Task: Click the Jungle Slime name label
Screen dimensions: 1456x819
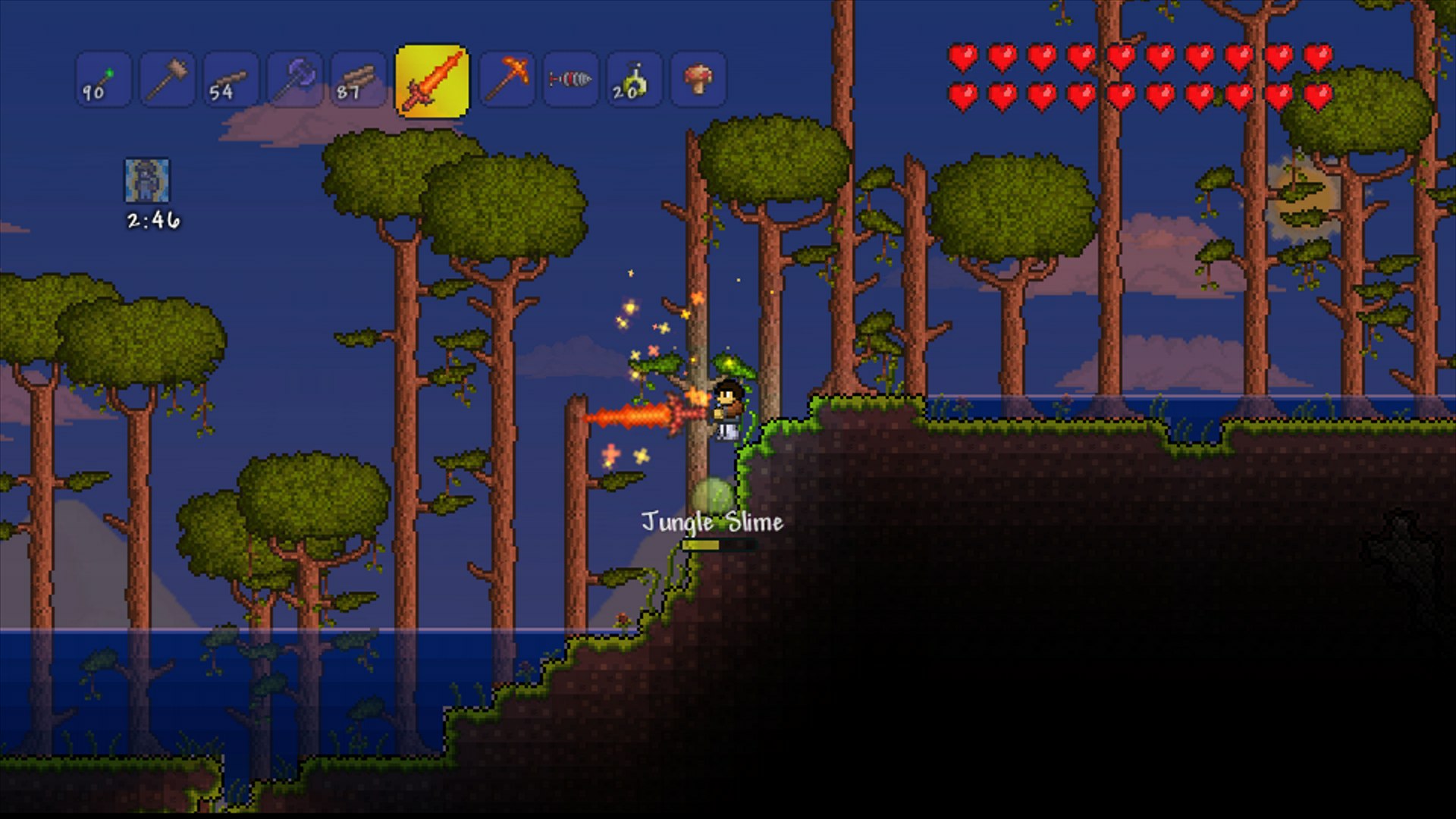Action: 712,520
